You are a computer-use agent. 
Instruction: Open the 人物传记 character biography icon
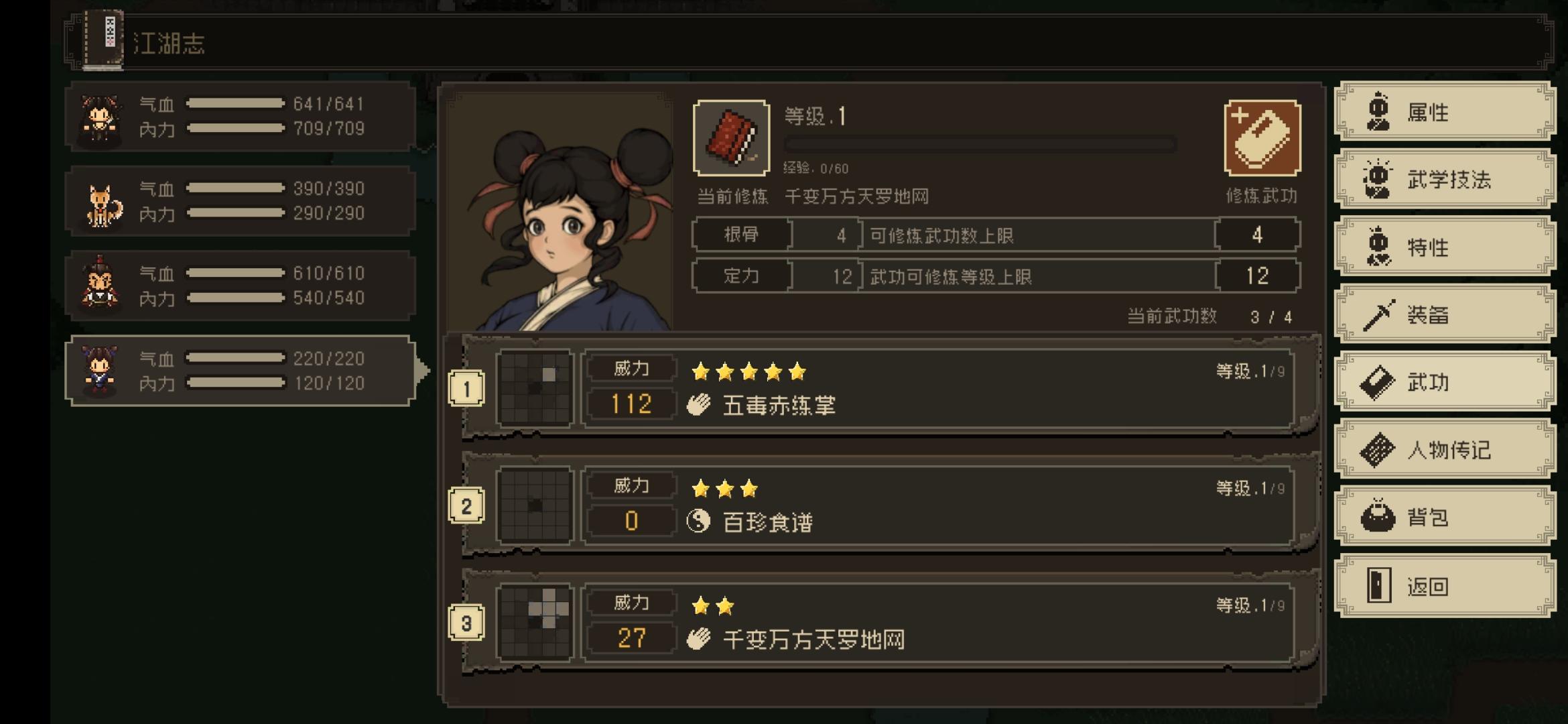1376,450
